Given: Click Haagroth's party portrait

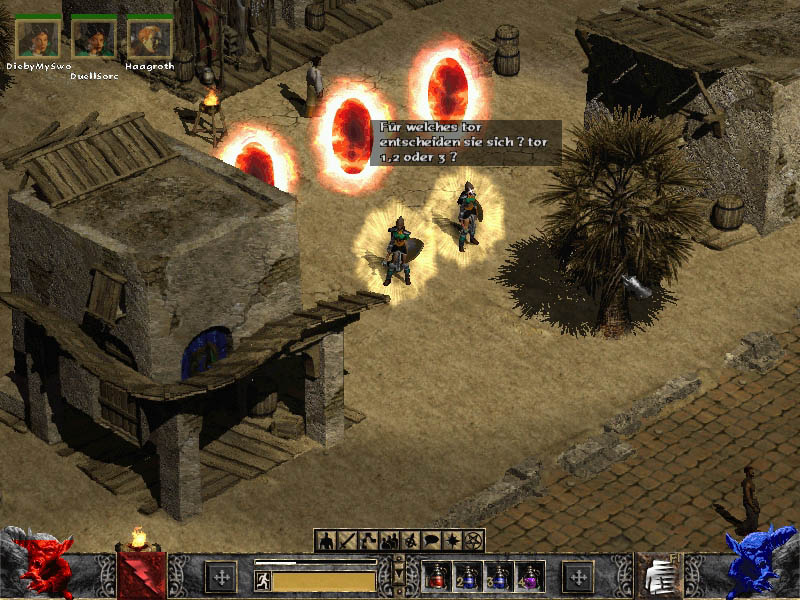Looking at the screenshot, I should click(x=150, y=38).
